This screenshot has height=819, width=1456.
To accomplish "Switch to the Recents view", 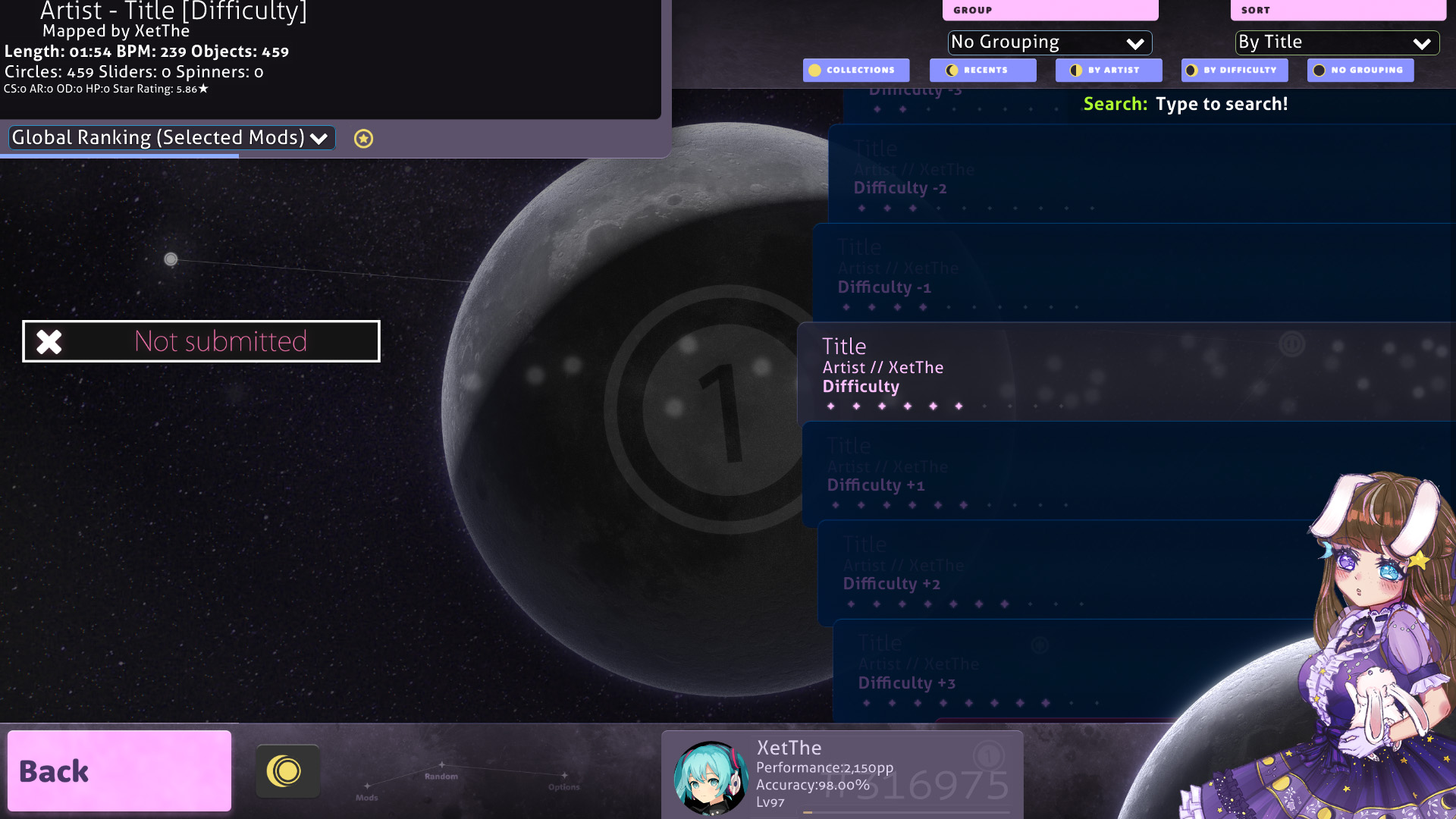I will click(983, 70).
